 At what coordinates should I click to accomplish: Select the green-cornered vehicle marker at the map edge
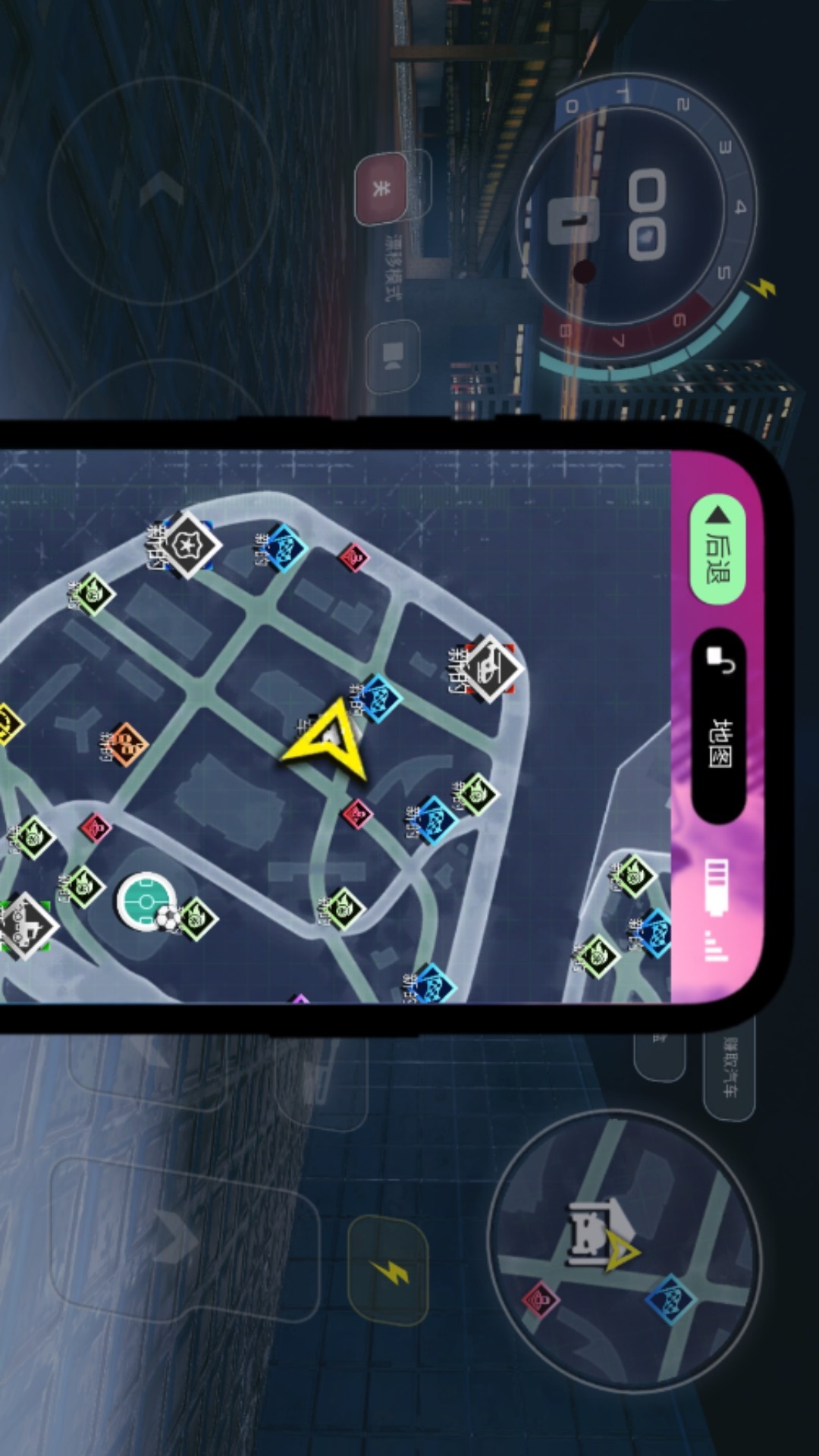23,925
